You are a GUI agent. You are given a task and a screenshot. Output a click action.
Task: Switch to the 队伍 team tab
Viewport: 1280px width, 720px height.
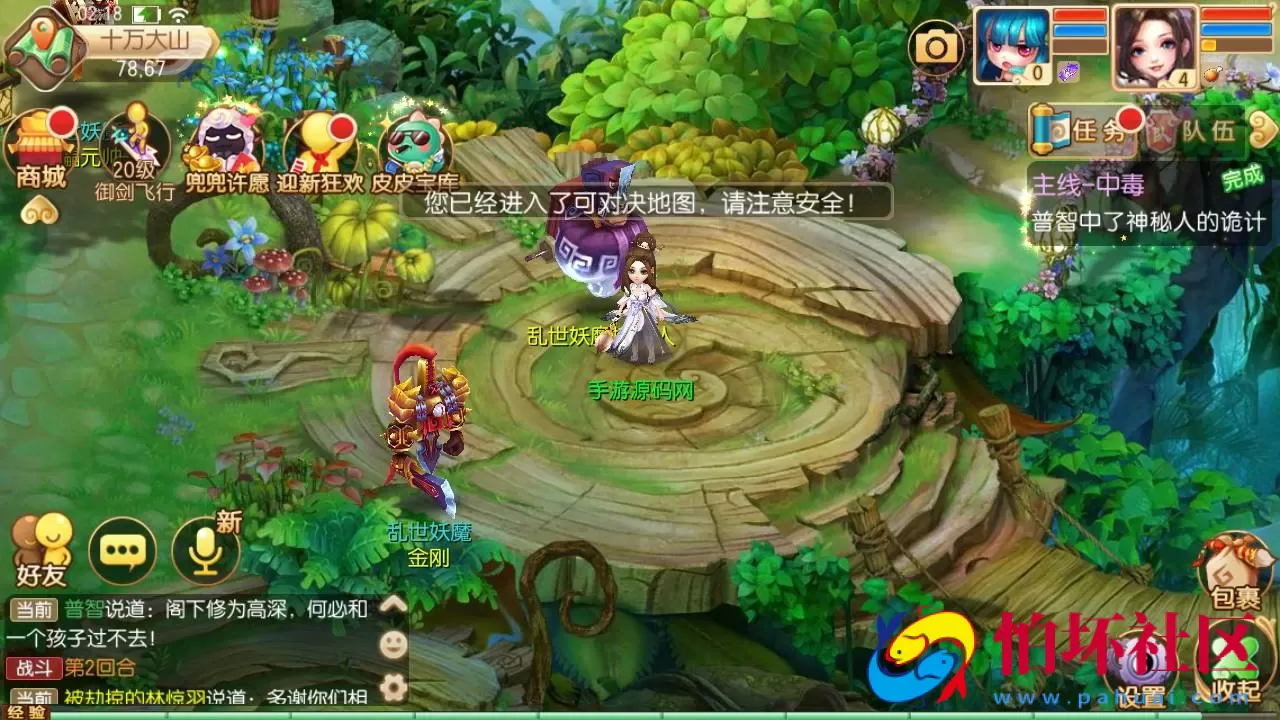(x=1205, y=130)
